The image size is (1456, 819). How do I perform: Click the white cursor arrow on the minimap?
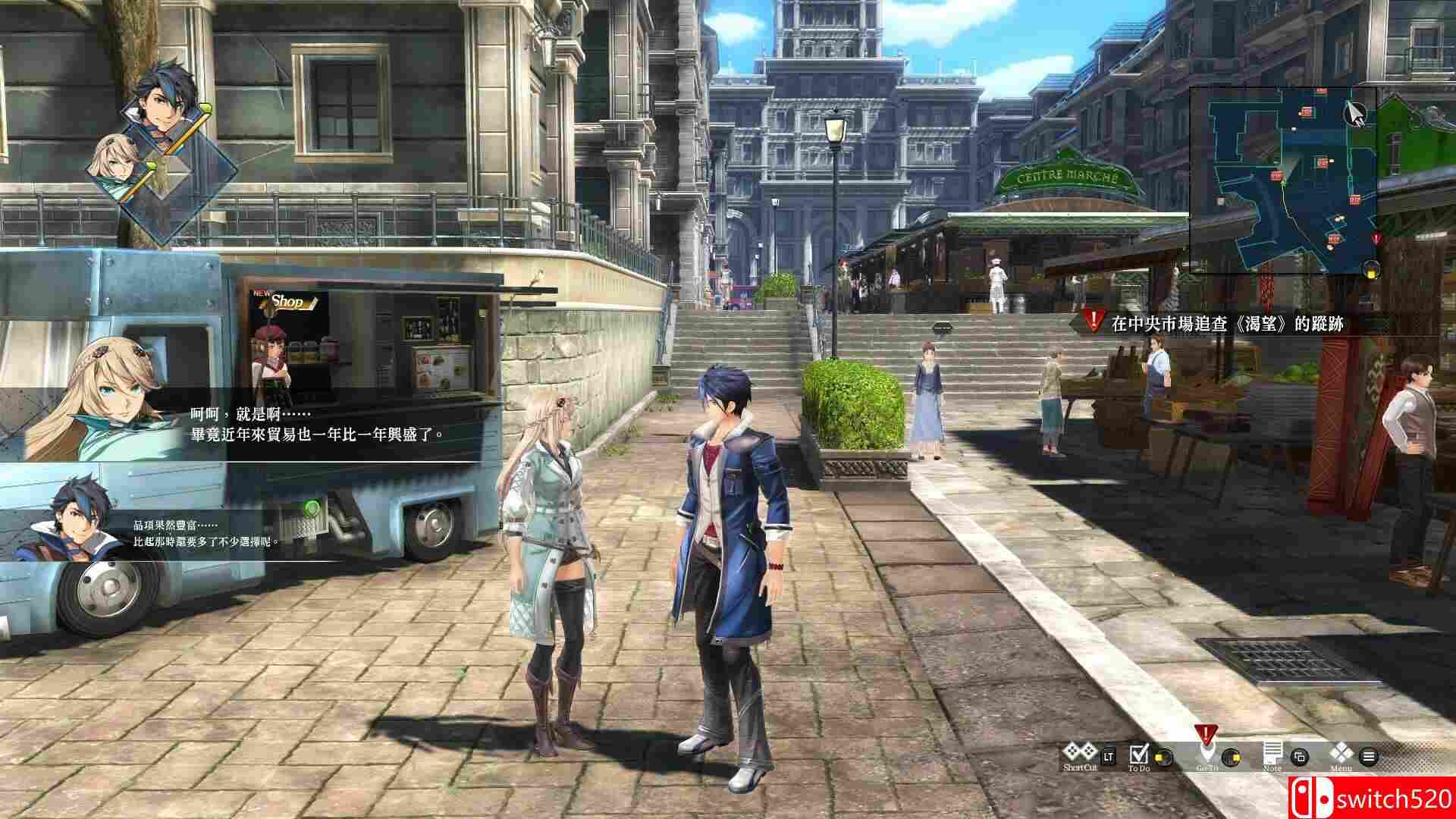[x=1354, y=113]
